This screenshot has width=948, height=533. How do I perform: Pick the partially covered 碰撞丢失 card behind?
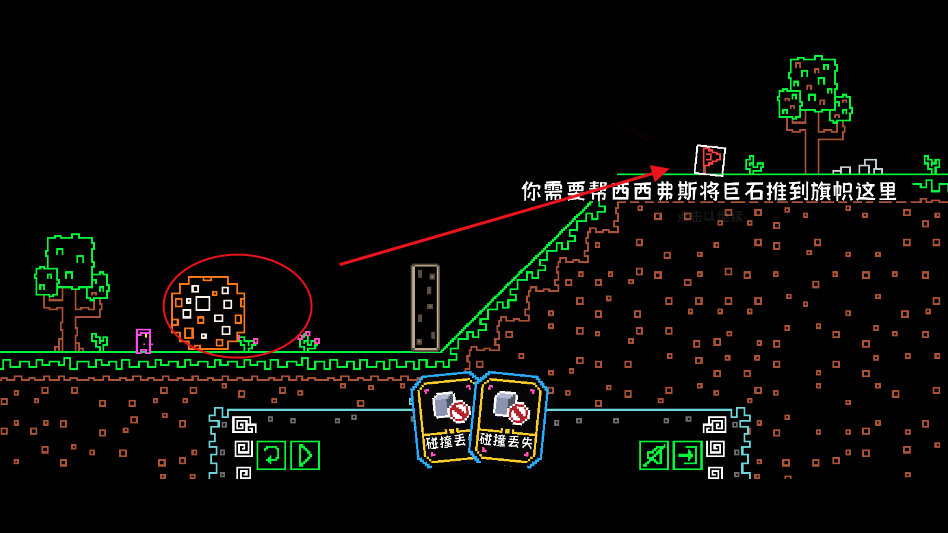(x=442, y=420)
